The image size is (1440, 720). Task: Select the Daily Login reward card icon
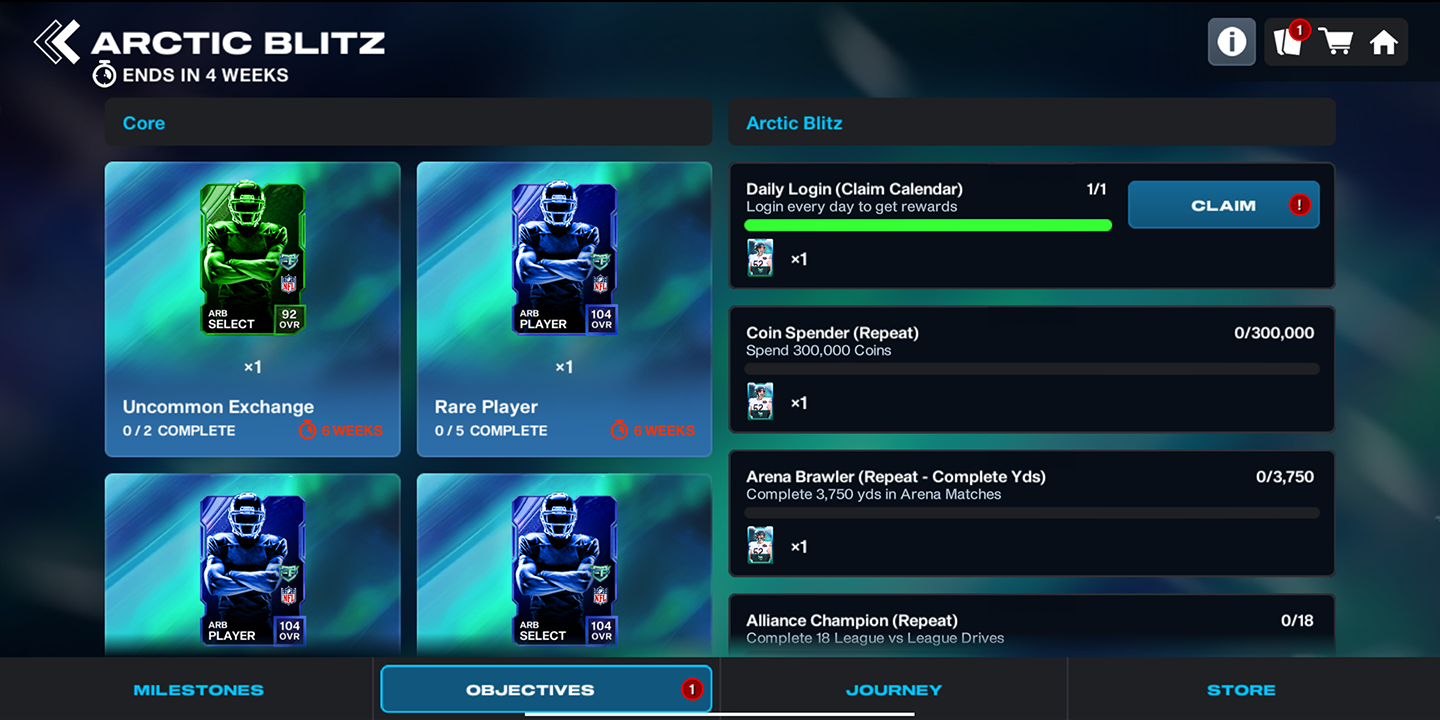tap(760, 258)
